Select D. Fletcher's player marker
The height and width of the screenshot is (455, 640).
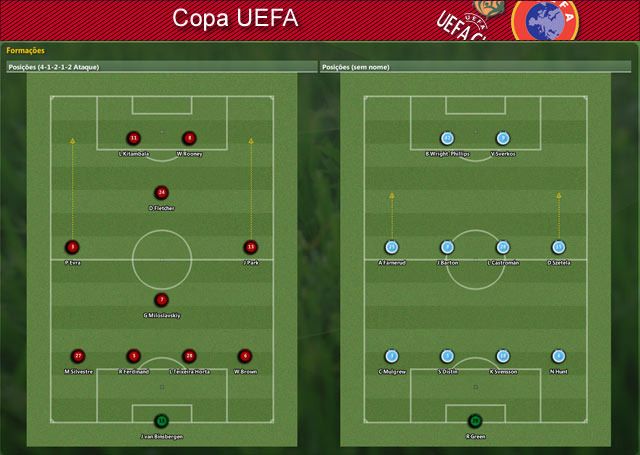(161, 192)
